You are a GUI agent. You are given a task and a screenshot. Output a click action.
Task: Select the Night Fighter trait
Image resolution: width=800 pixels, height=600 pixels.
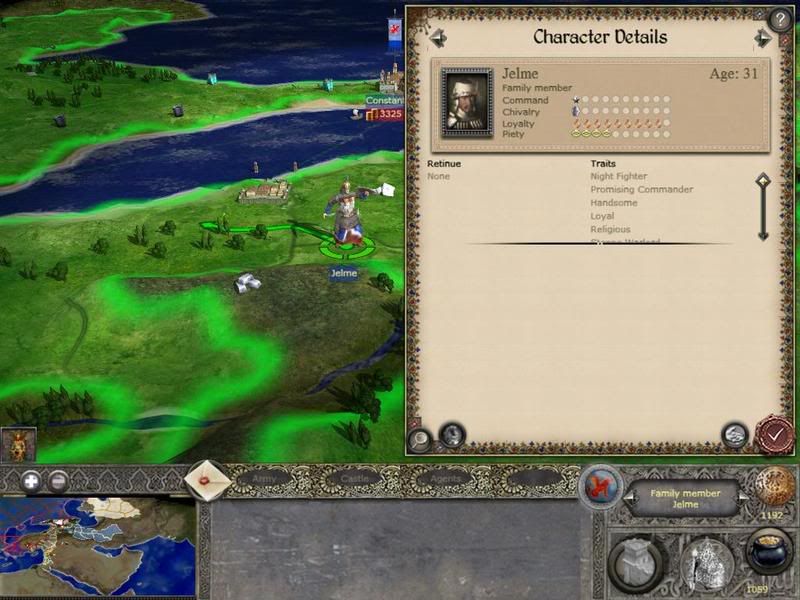tap(618, 177)
